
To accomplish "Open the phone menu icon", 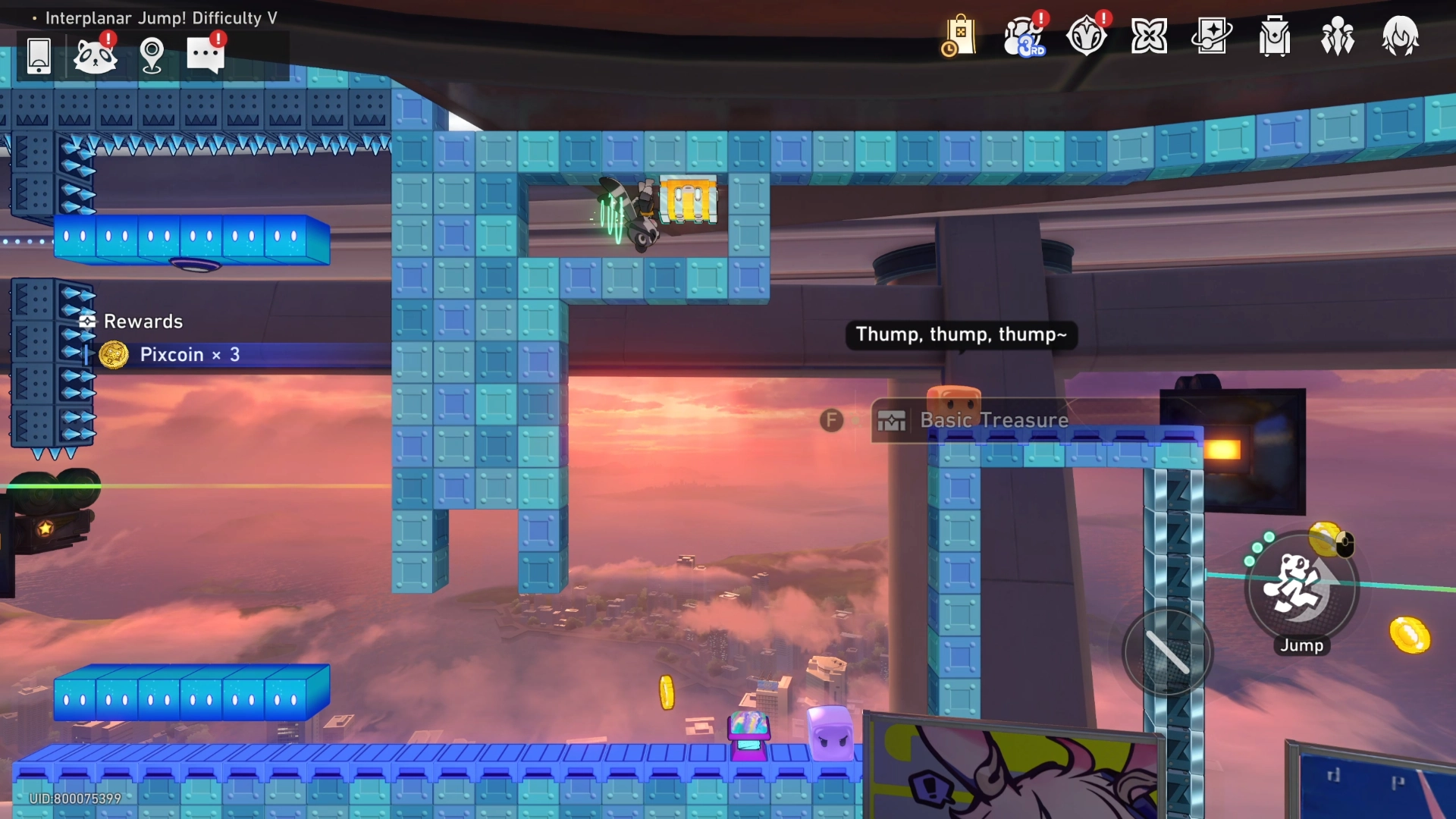I will pyautogui.click(x=39, y=55).
